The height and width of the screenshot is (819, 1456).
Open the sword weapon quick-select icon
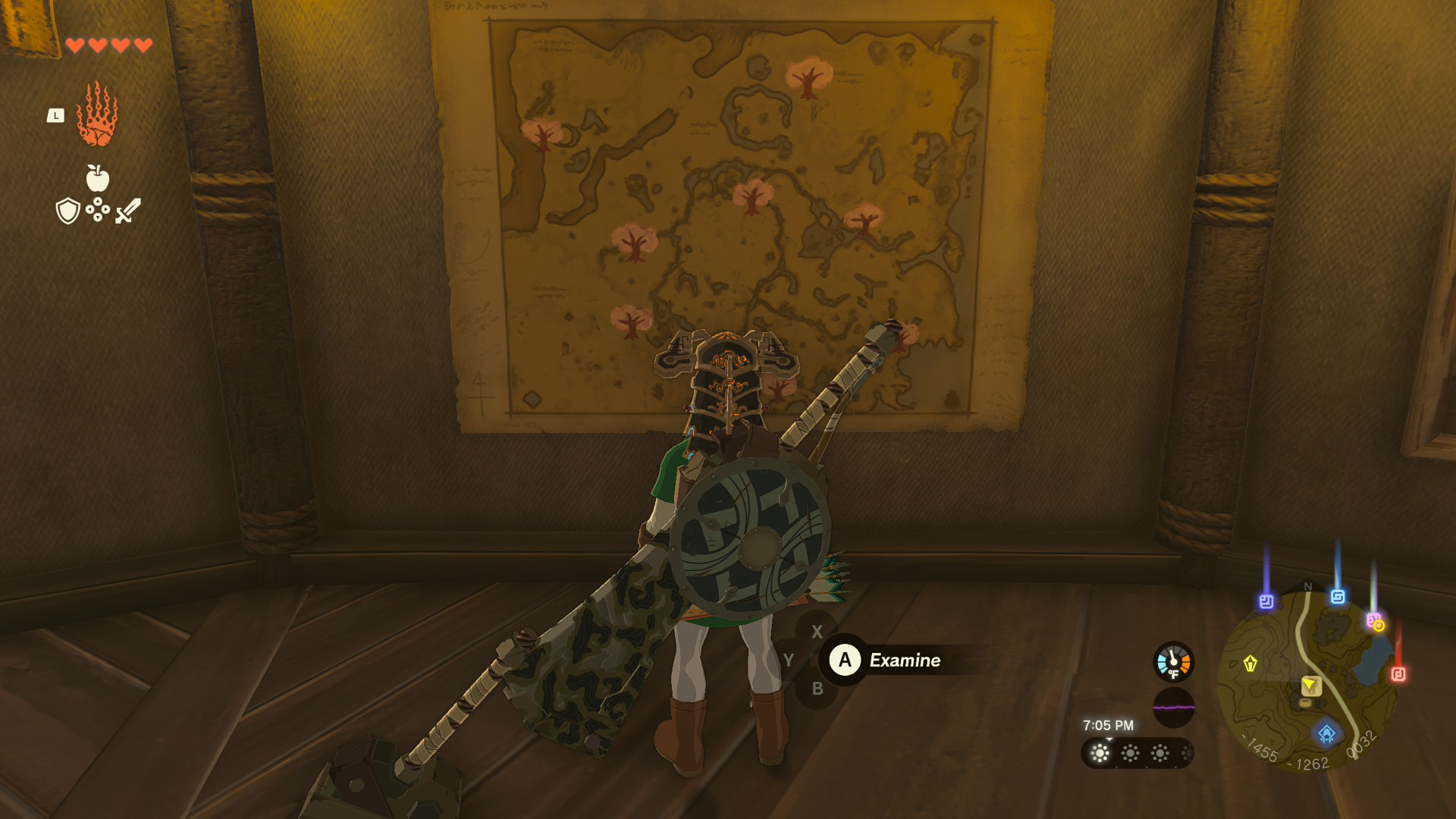tap(128, 211)
